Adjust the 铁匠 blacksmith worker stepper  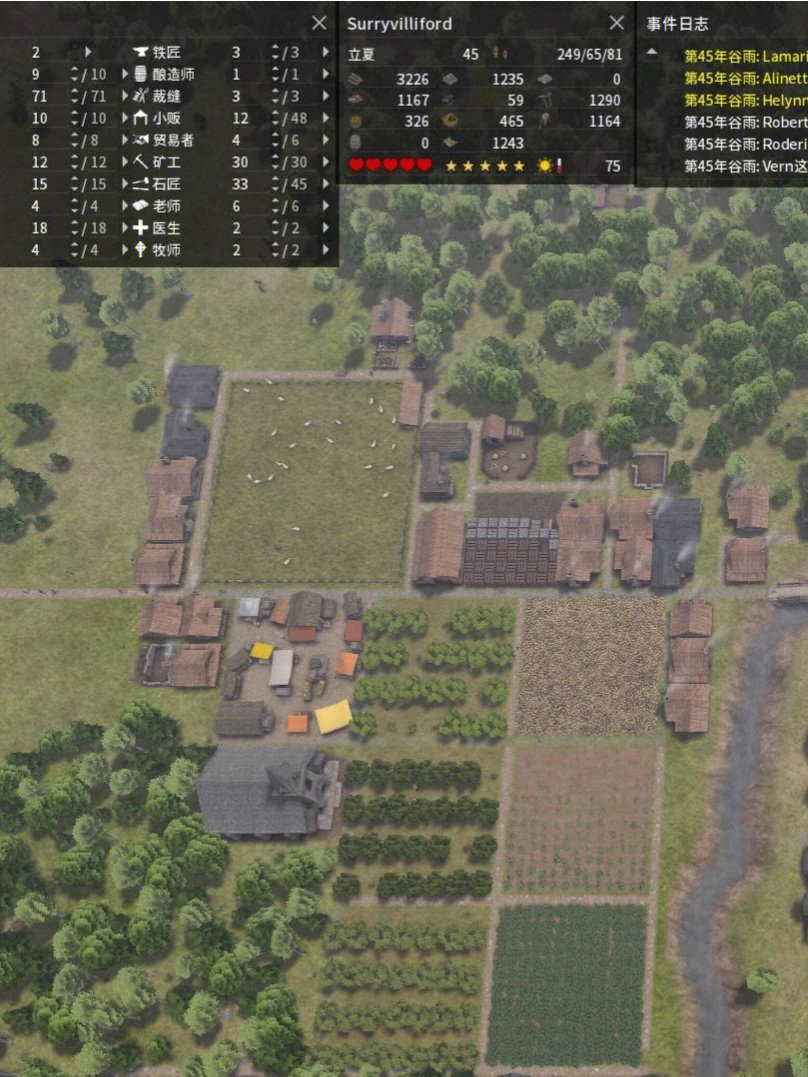click(x=275, y=52)
